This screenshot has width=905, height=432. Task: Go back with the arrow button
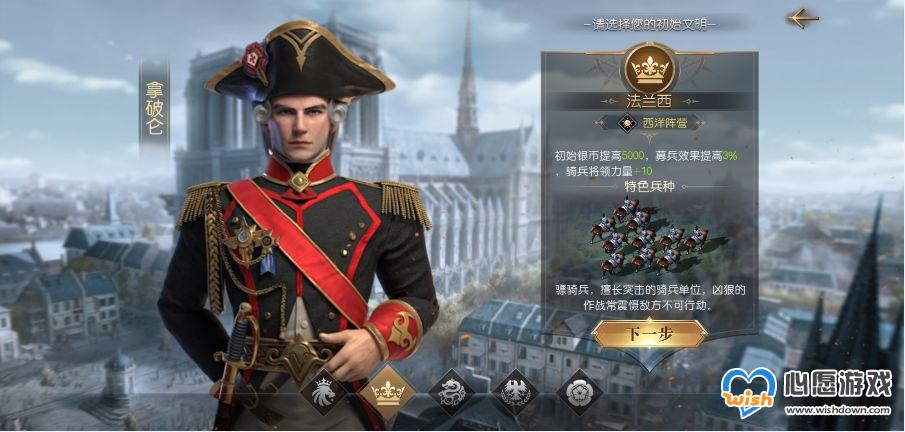[x=802, y=18]
